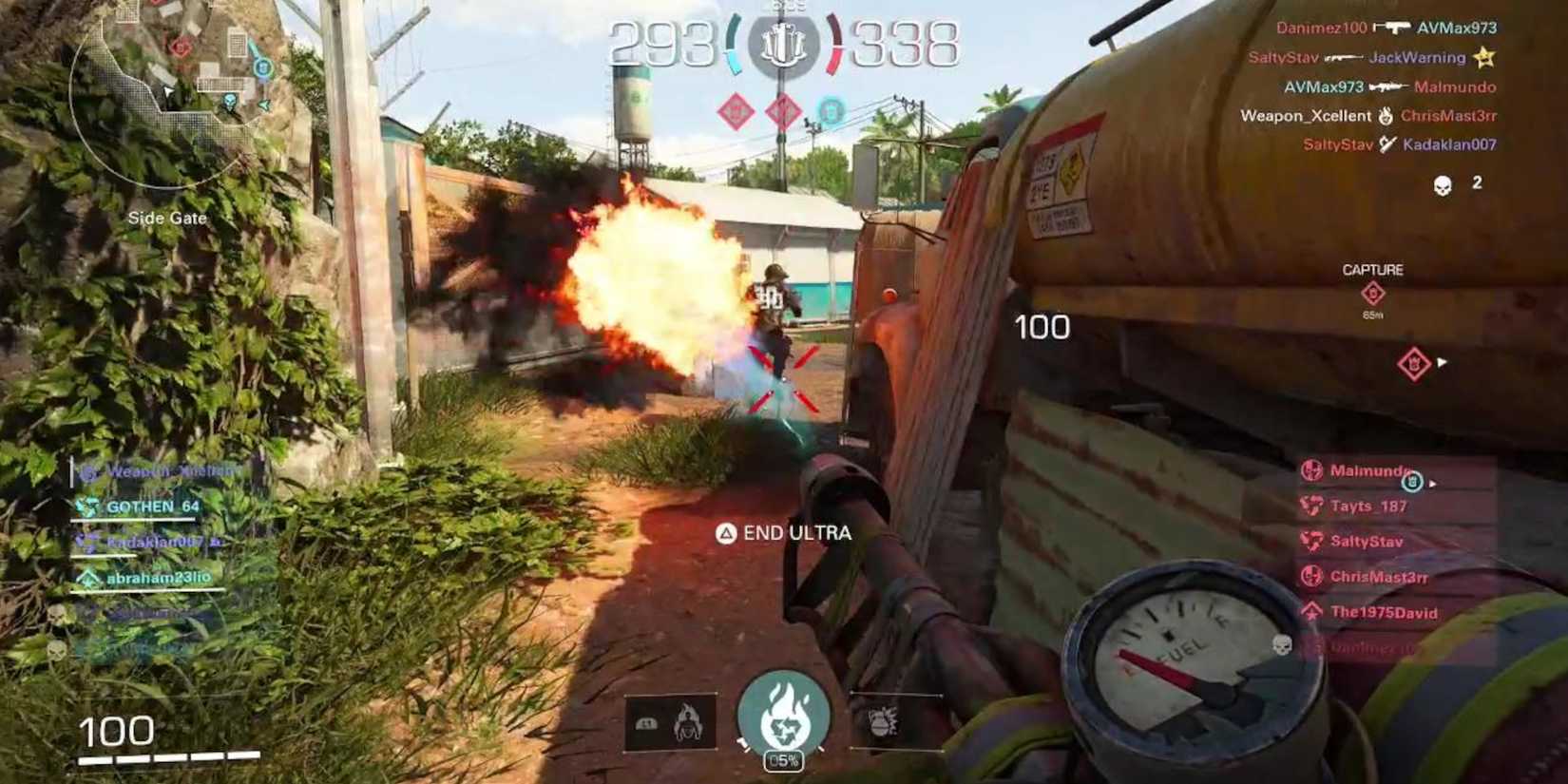Select the capture point icon under CAPTURE label
The height and width of the screenshot is (784, 1568).
point(1373,295)
